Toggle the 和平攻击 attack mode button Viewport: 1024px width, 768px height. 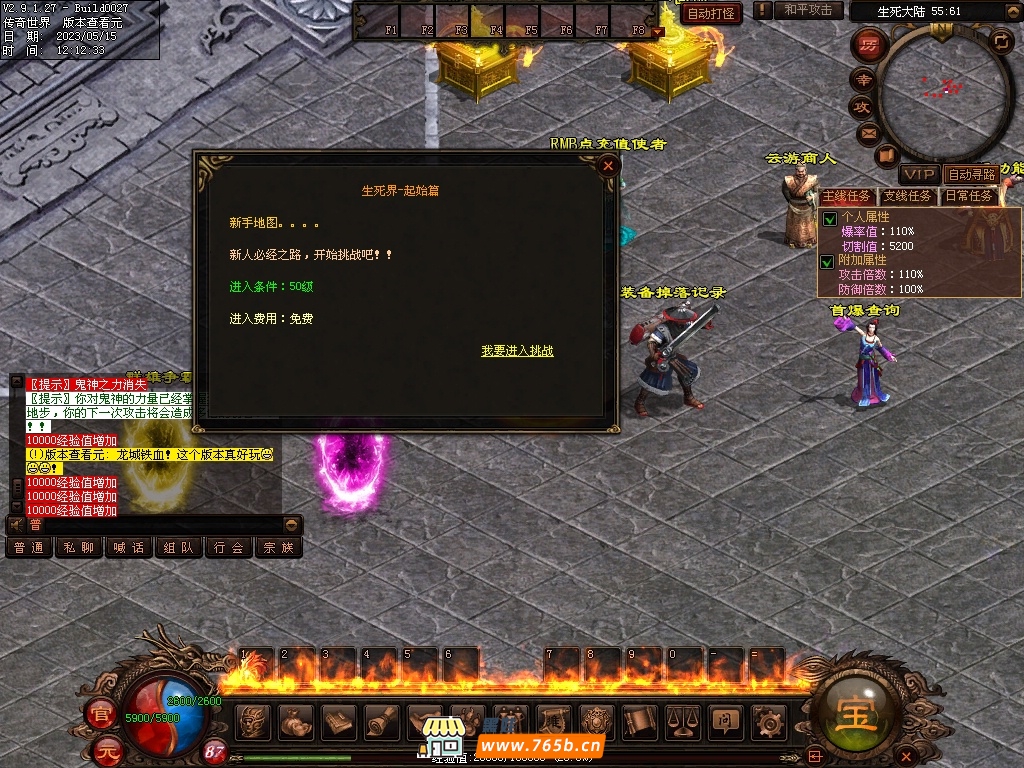(x=808, y=10)
